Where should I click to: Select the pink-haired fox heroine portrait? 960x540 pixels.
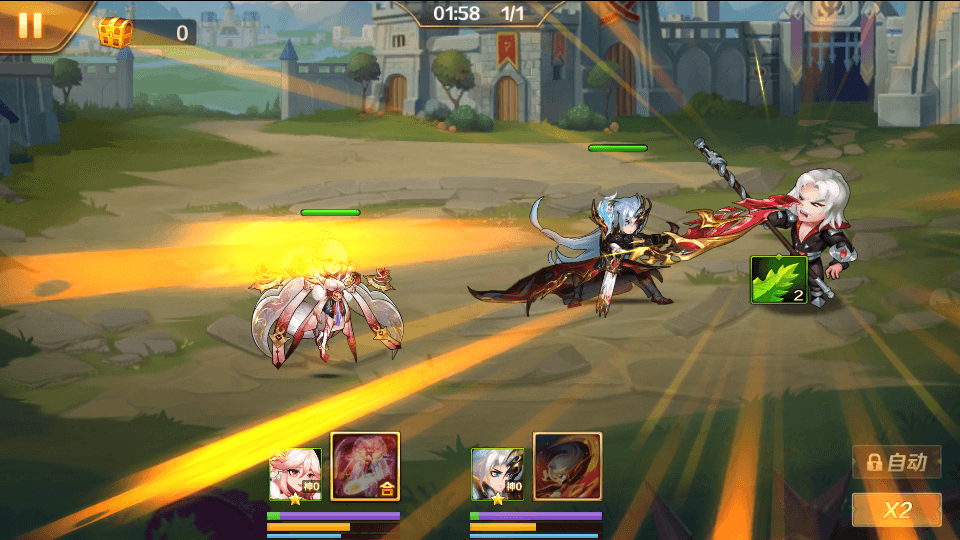pos(295,474)
